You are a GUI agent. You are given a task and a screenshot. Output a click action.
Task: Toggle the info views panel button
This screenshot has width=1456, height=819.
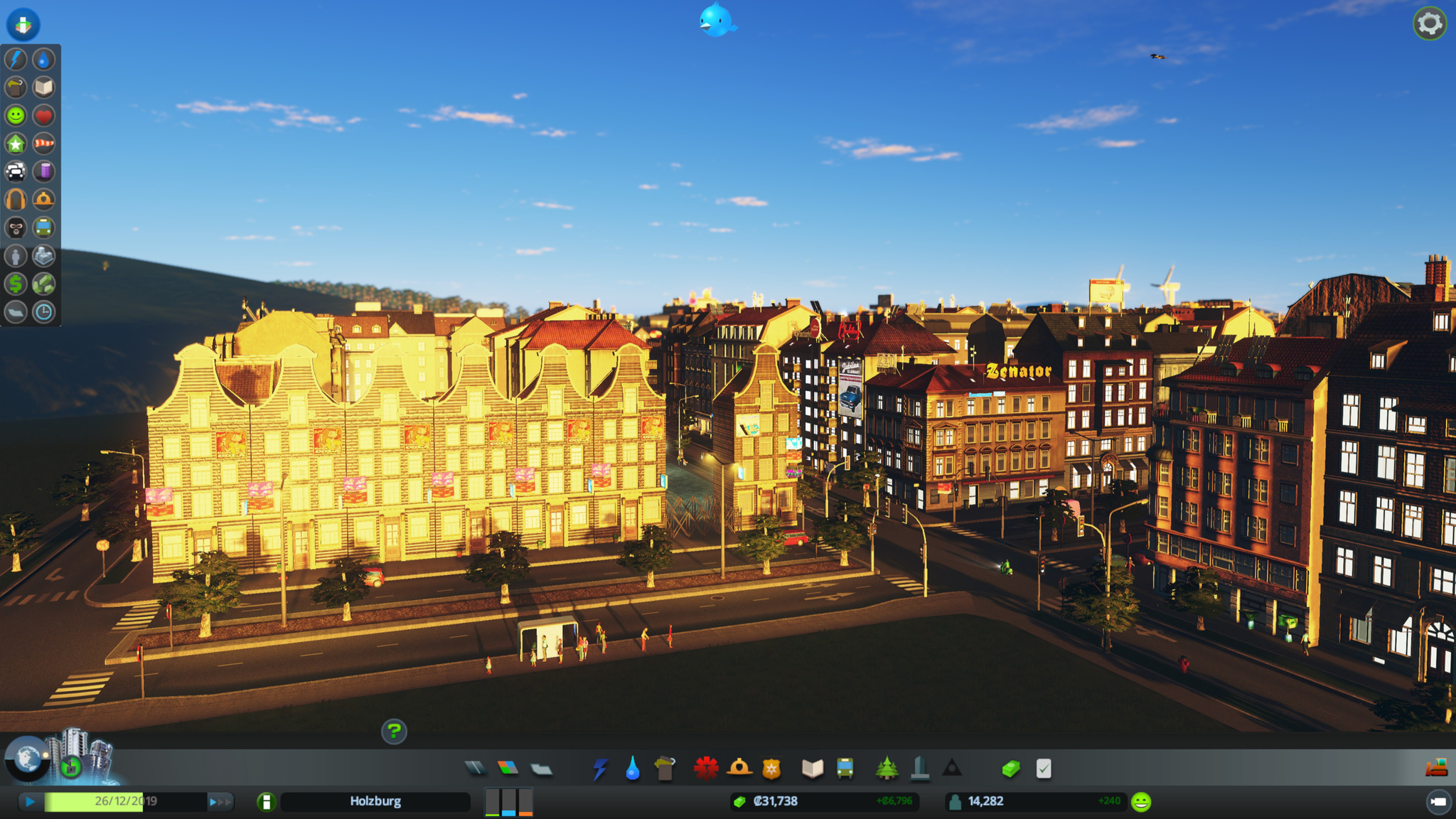click(x=23, y=24)
